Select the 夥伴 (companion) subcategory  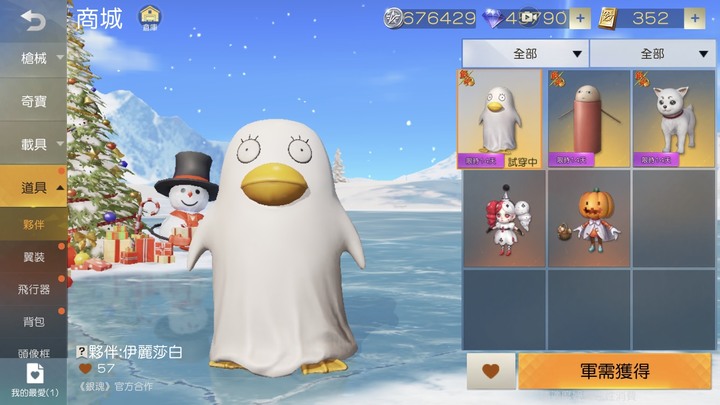click(x=33, y=224)
